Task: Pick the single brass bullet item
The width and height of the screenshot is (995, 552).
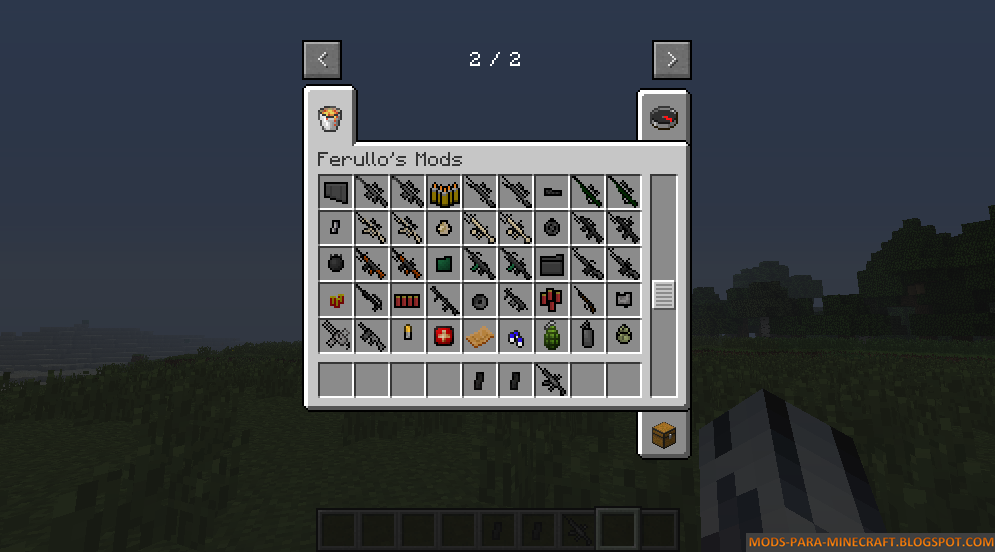Action: [x=407, y=334]
